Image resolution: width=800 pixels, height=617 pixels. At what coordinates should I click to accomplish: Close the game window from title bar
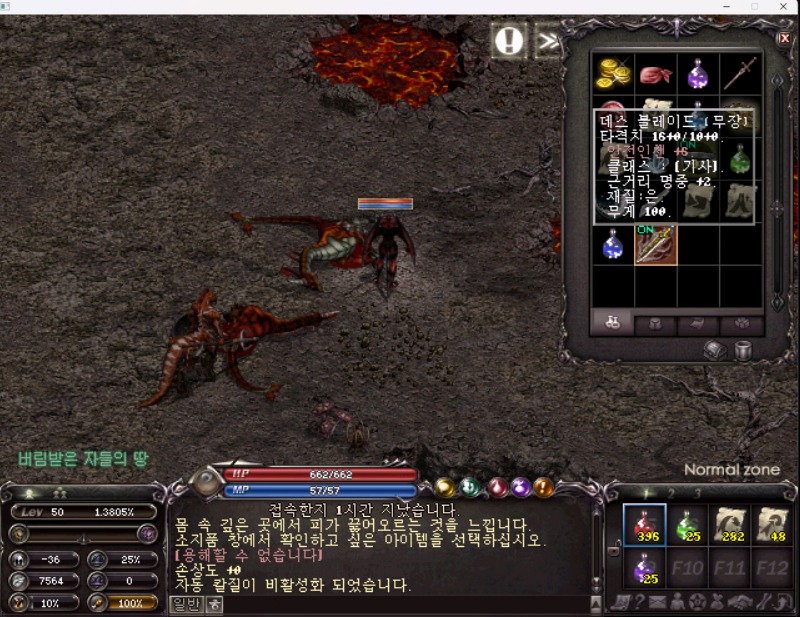point(783,7)
